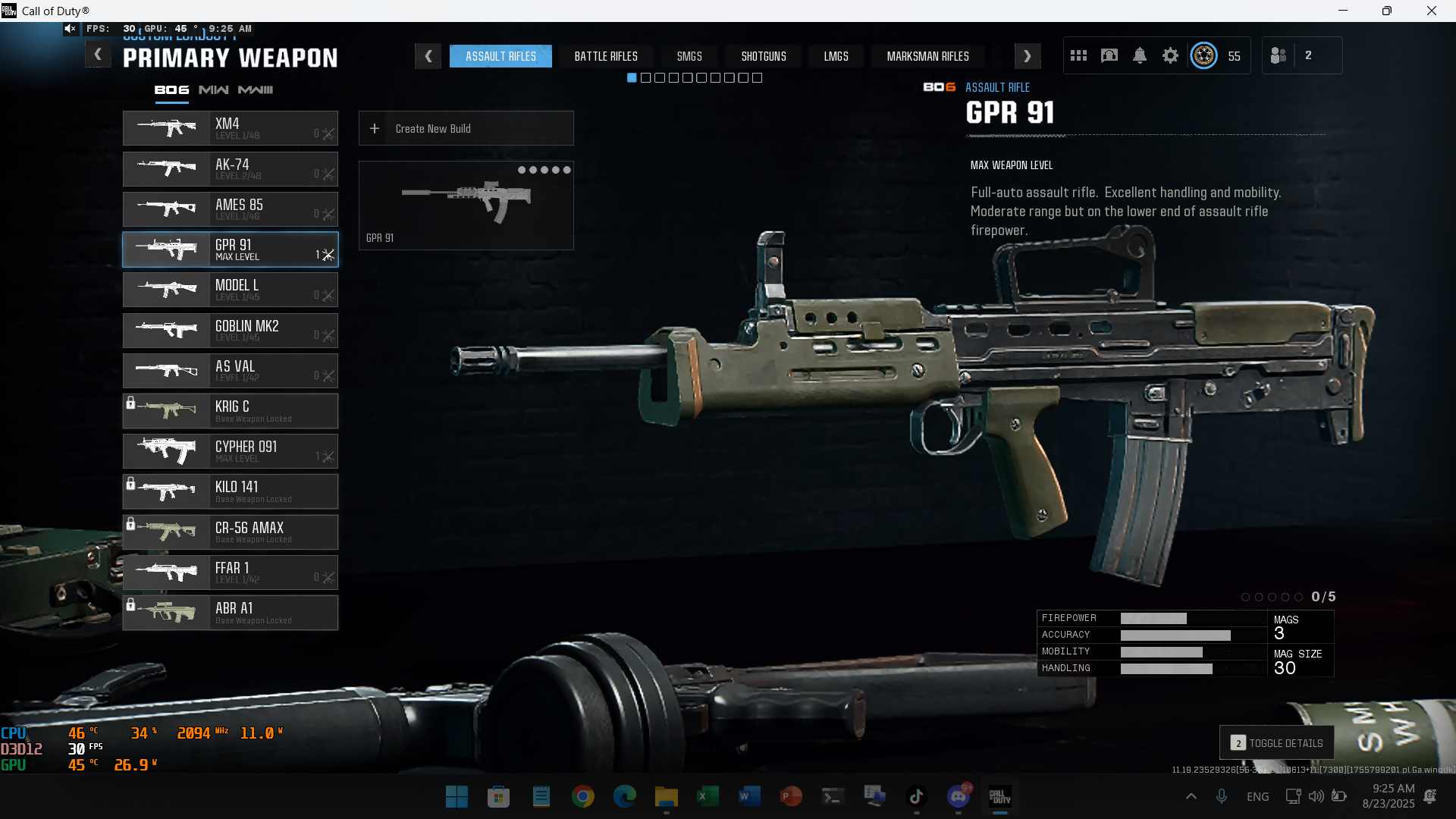Open the SMGs weapon category
The height and width of the screenshot is (819, 1456).
pos(689,56)
